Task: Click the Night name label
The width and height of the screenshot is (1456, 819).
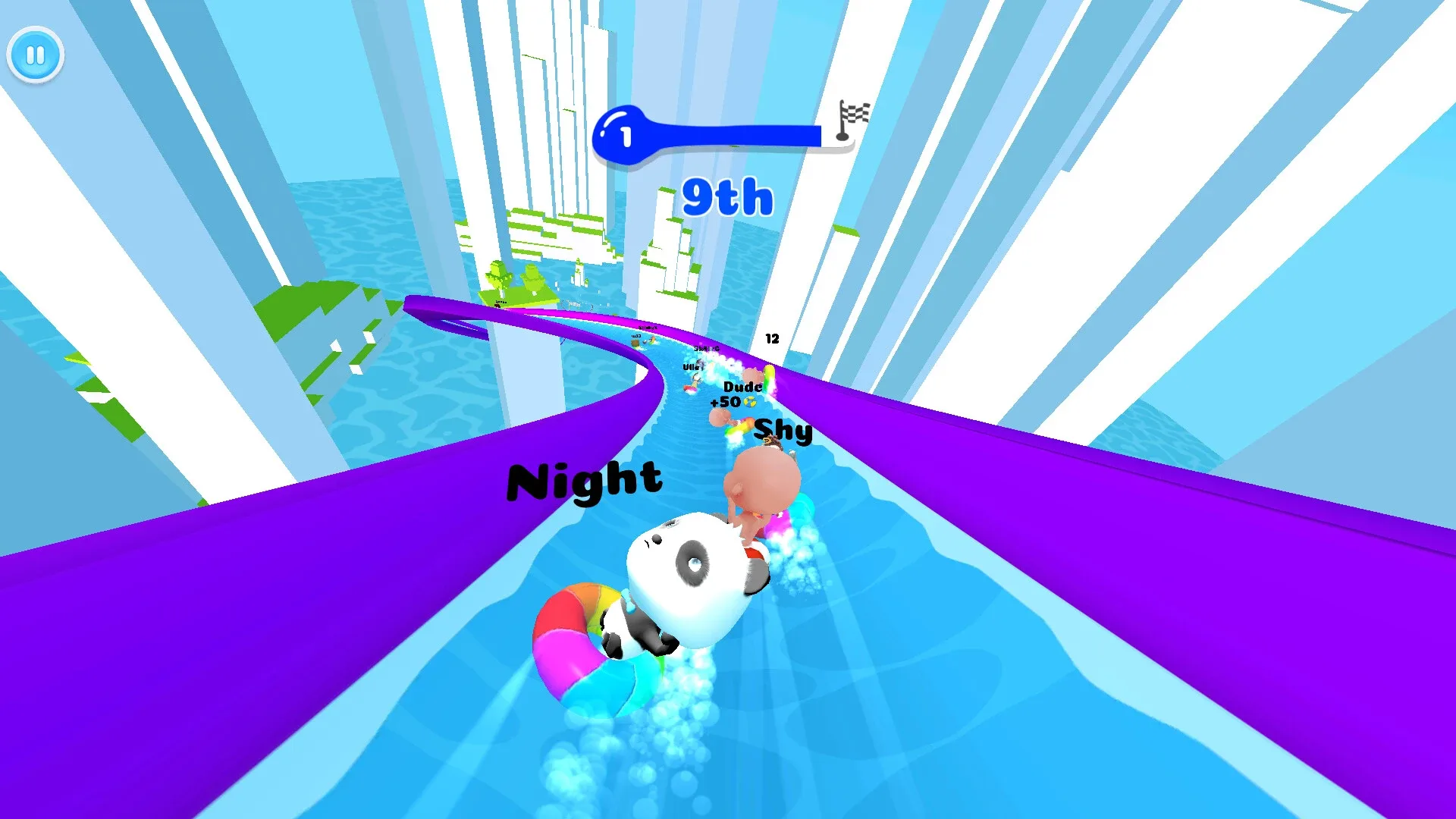Action: [x=584, y=482]
